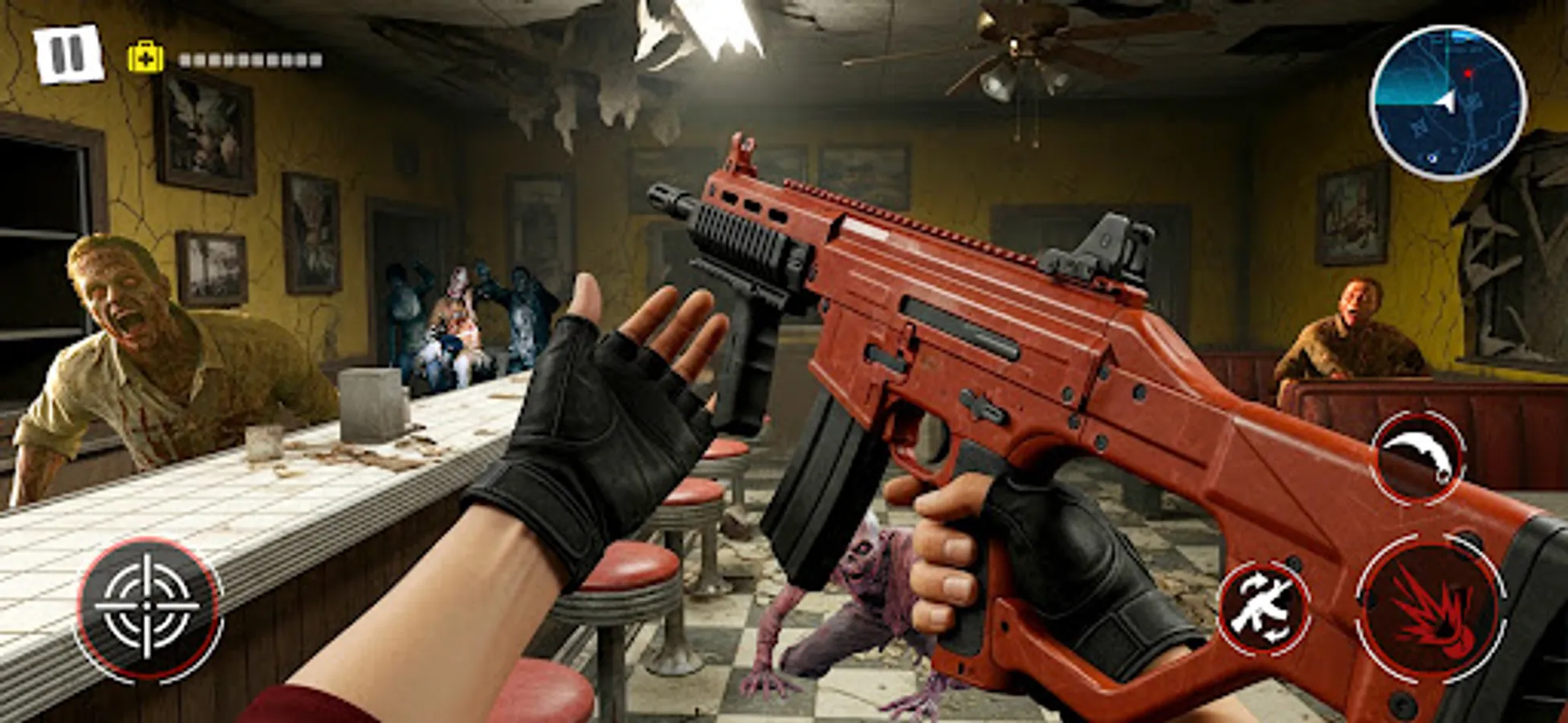1568x723 pixels.
Task: Pause gameplay with the top-left pause icon
Action: (x=67, y=53)
